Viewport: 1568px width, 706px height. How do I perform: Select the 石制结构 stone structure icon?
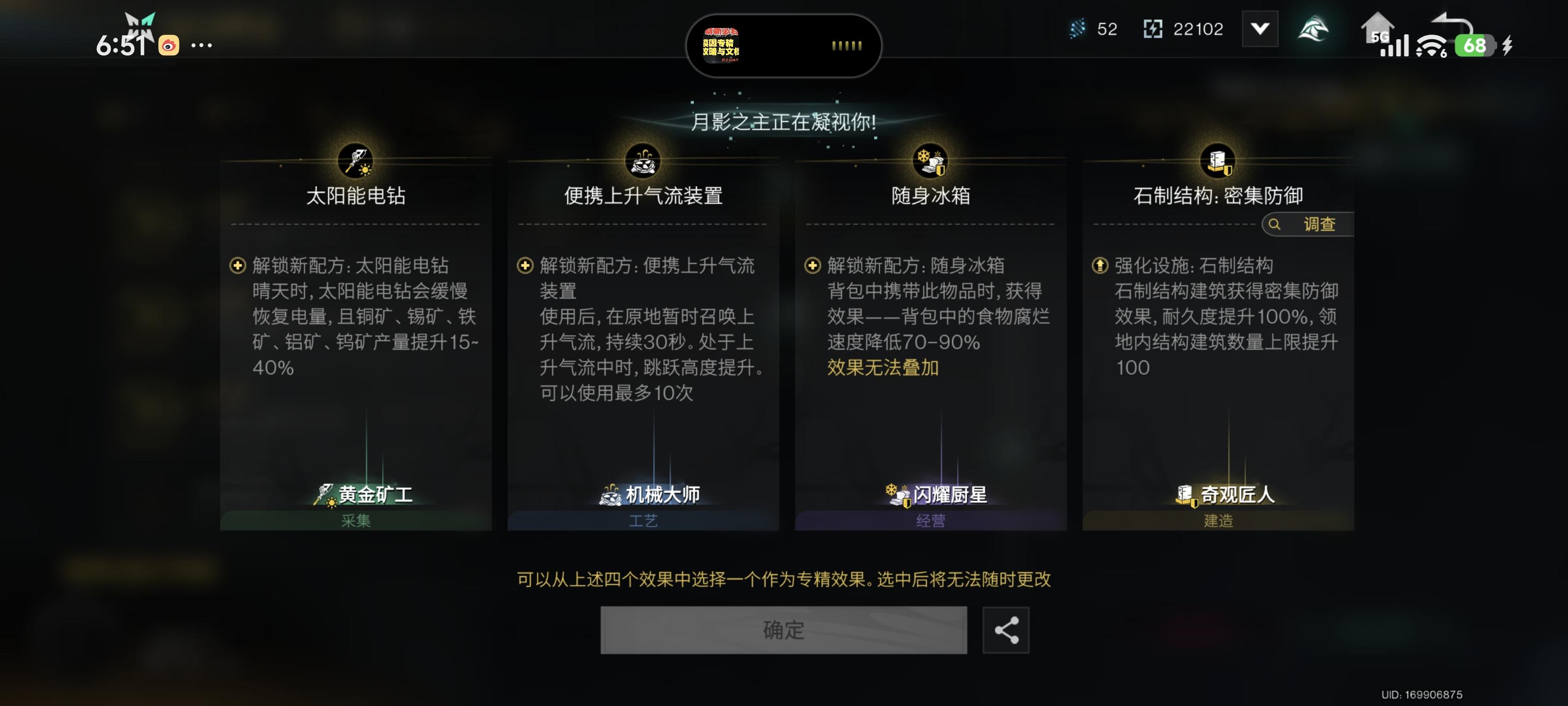click(x=1217, y=160)
